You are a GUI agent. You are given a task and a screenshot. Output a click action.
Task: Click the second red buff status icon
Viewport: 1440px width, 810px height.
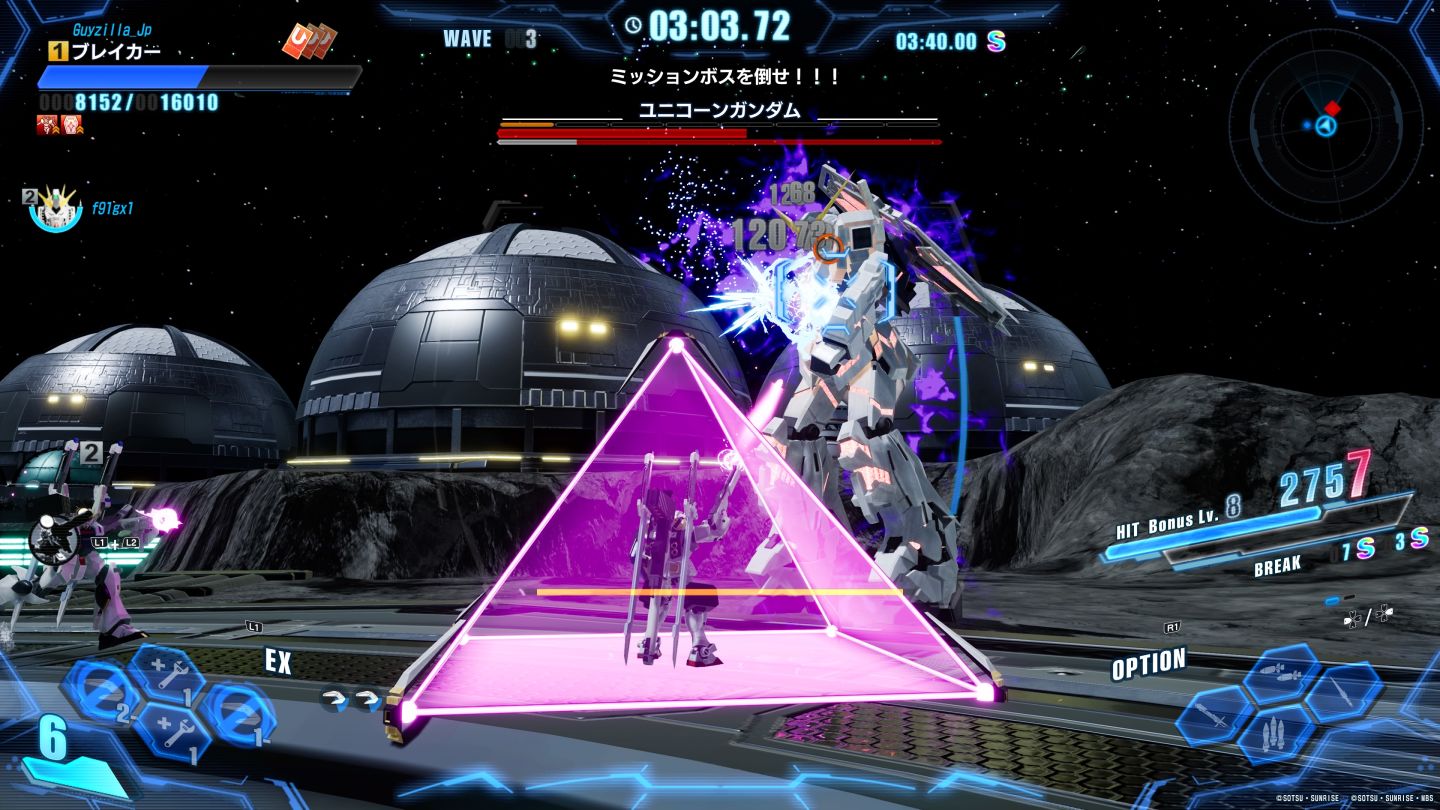click(x=72, y=125)
